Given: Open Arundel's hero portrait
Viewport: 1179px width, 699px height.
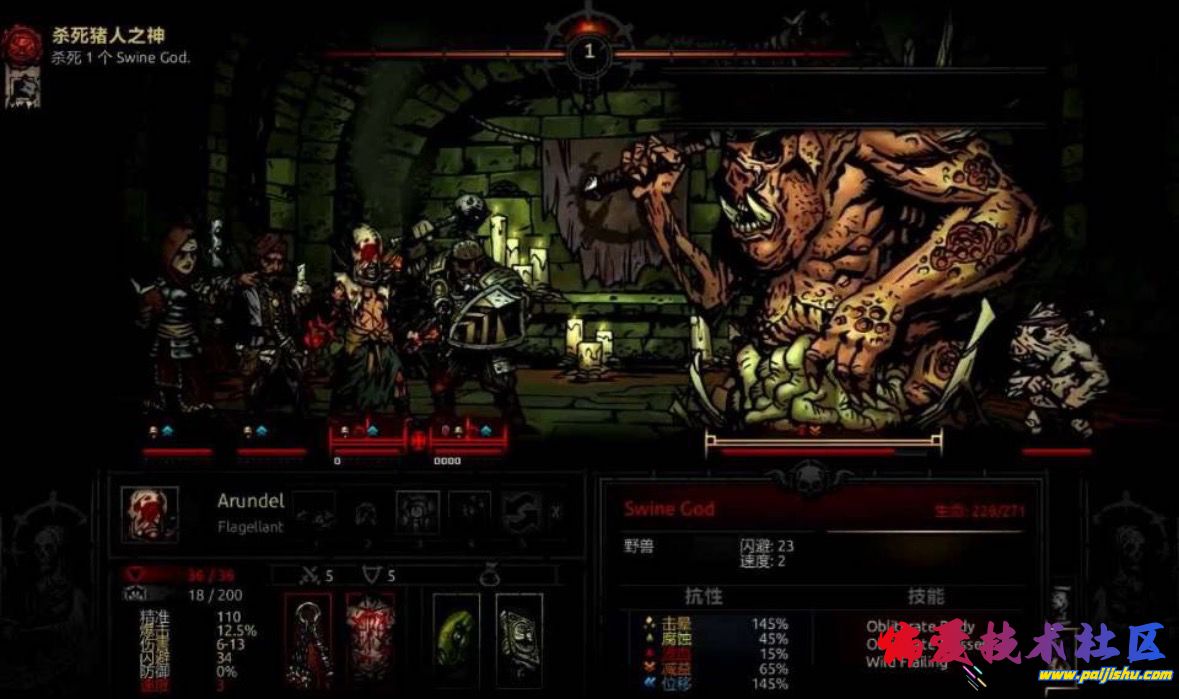Looking at the screenshot, I should 150,514.
